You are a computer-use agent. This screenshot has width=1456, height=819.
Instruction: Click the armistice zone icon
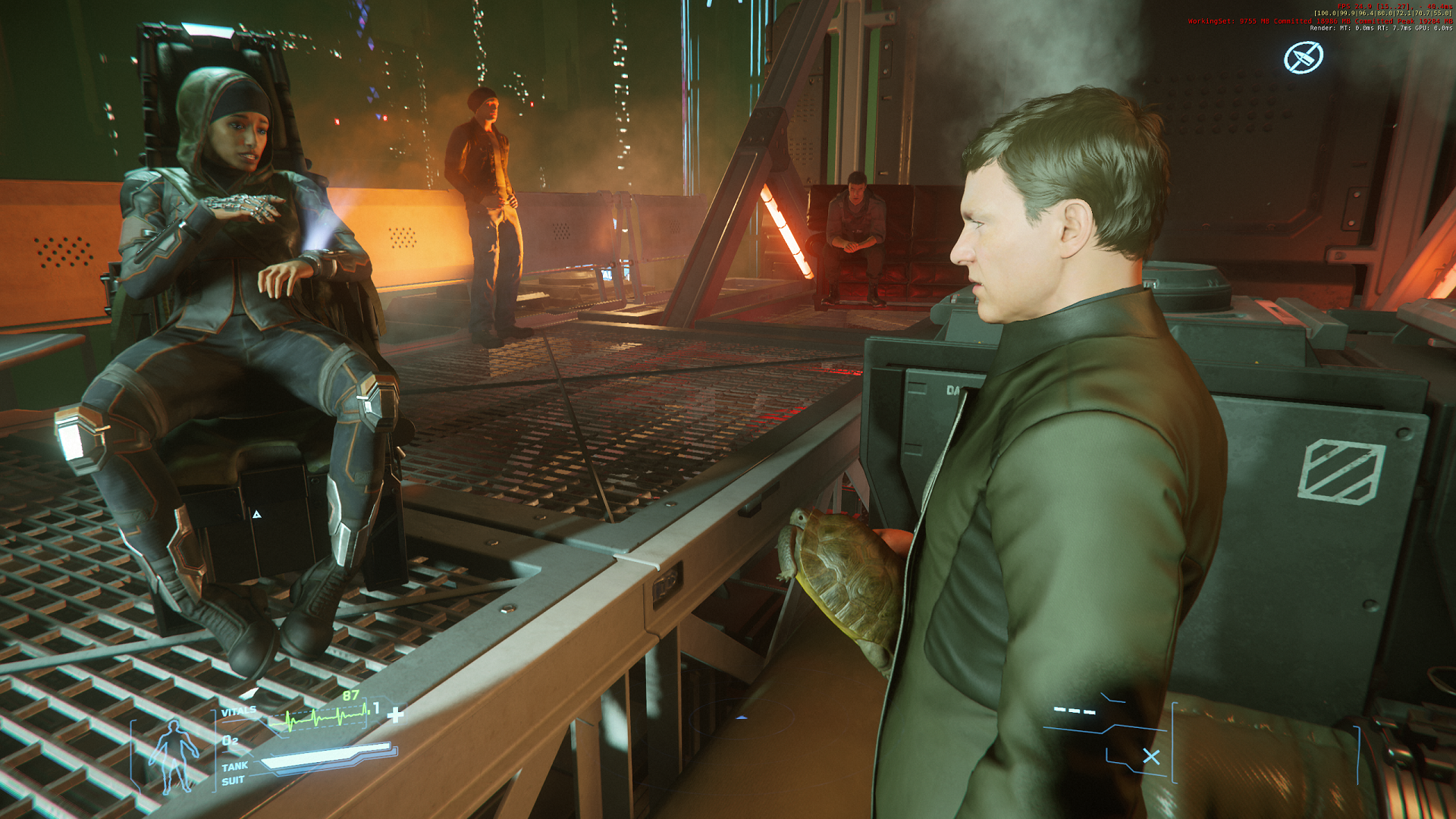[1303, 58]
